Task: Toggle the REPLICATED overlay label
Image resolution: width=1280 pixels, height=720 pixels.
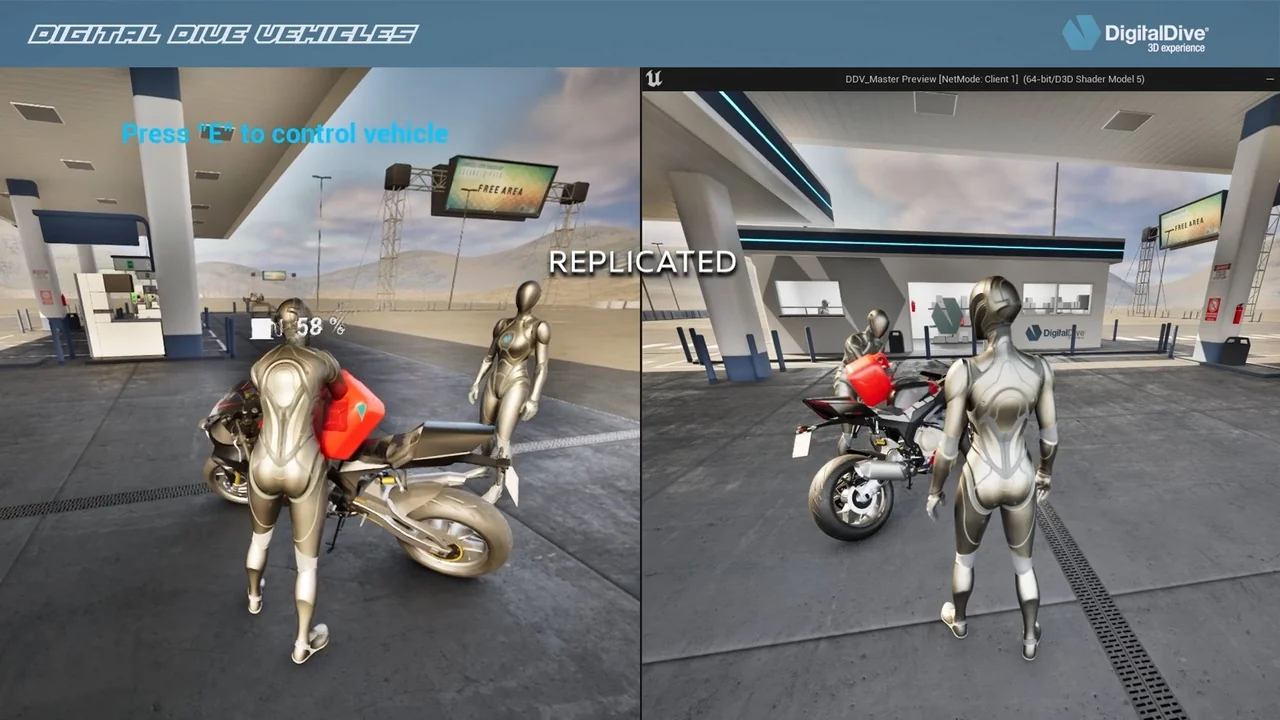Action: pyautogui.click(x=643, y=262)
